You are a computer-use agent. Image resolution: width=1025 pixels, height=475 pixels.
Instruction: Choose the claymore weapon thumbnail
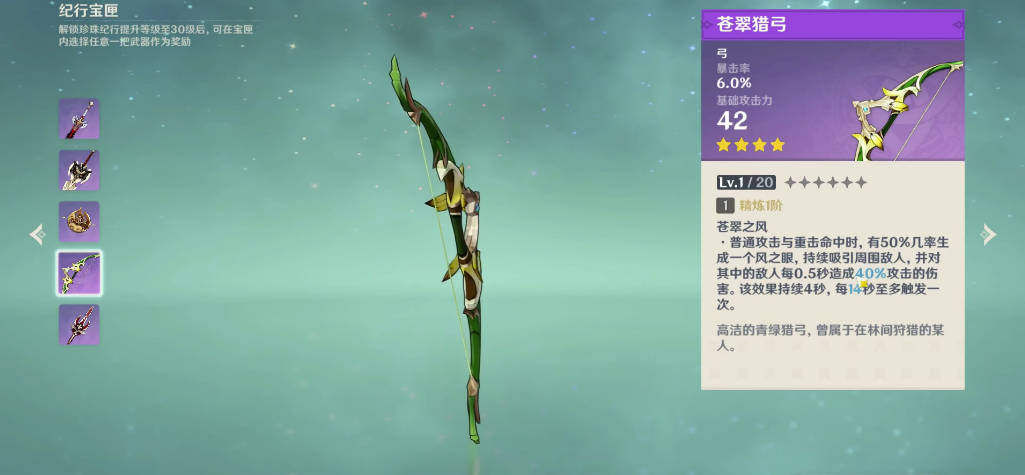pos(79,170)
